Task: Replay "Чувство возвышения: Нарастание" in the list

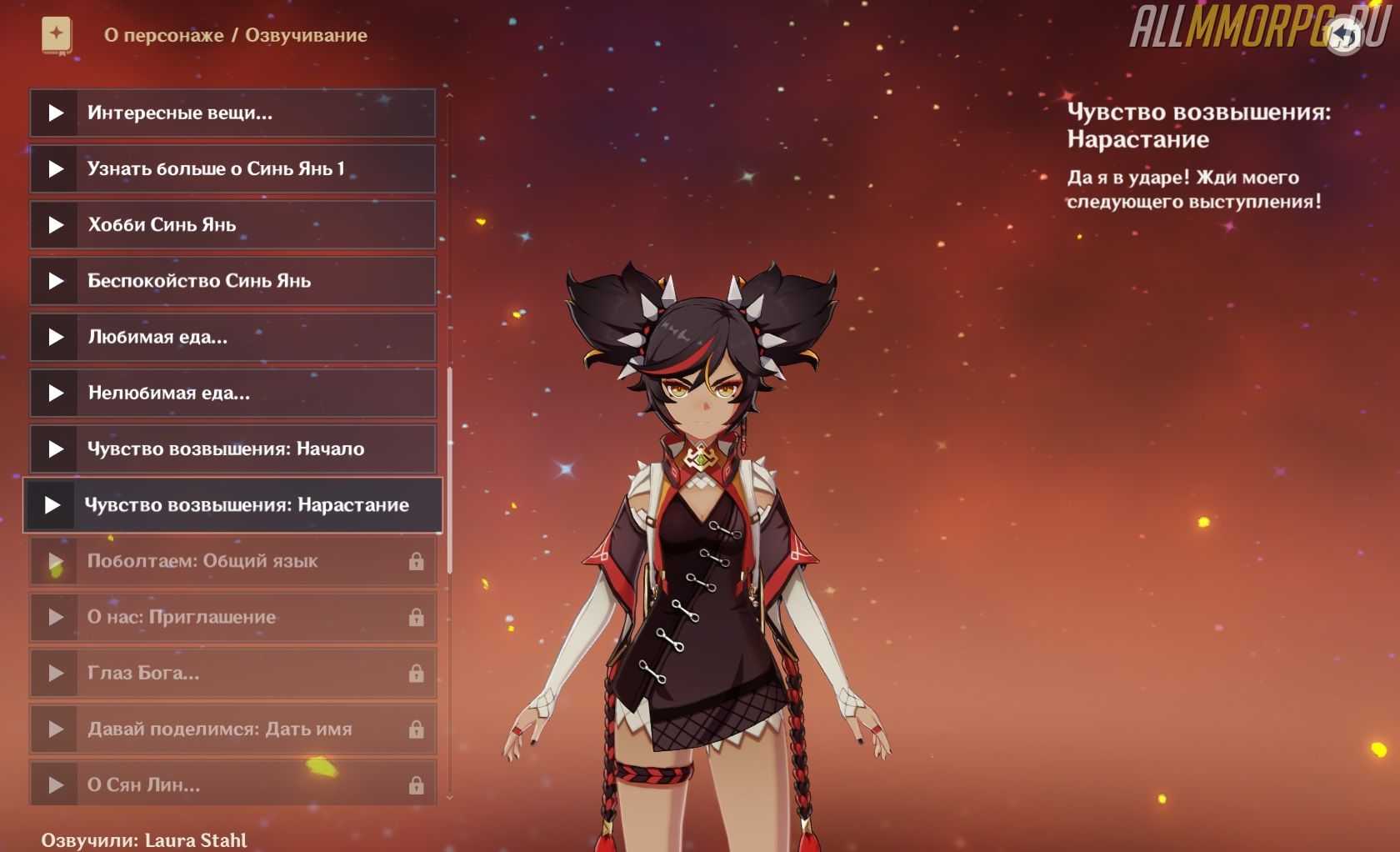Action: (52, 505)
